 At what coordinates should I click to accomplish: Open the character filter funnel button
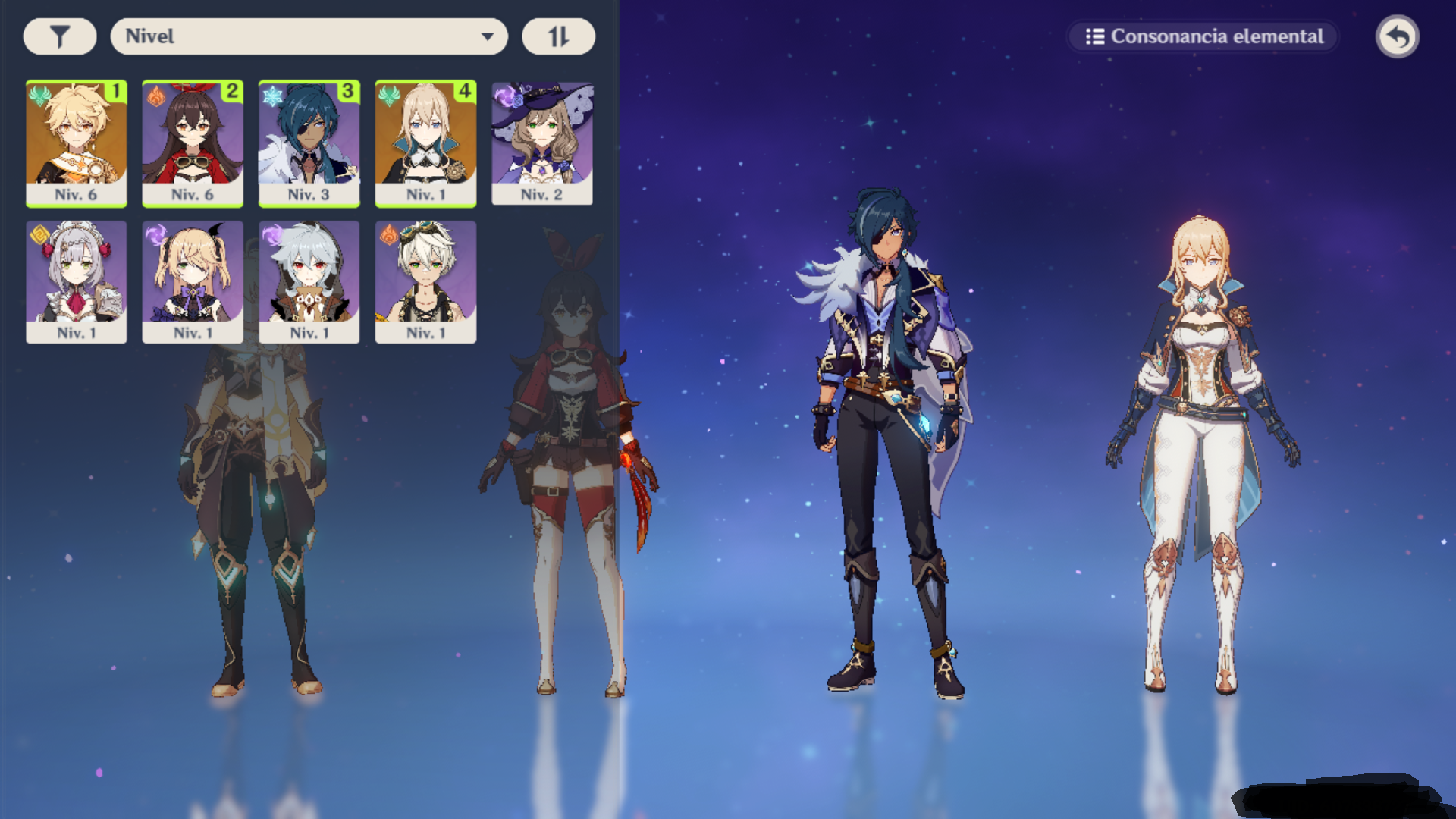click(60, 36)
